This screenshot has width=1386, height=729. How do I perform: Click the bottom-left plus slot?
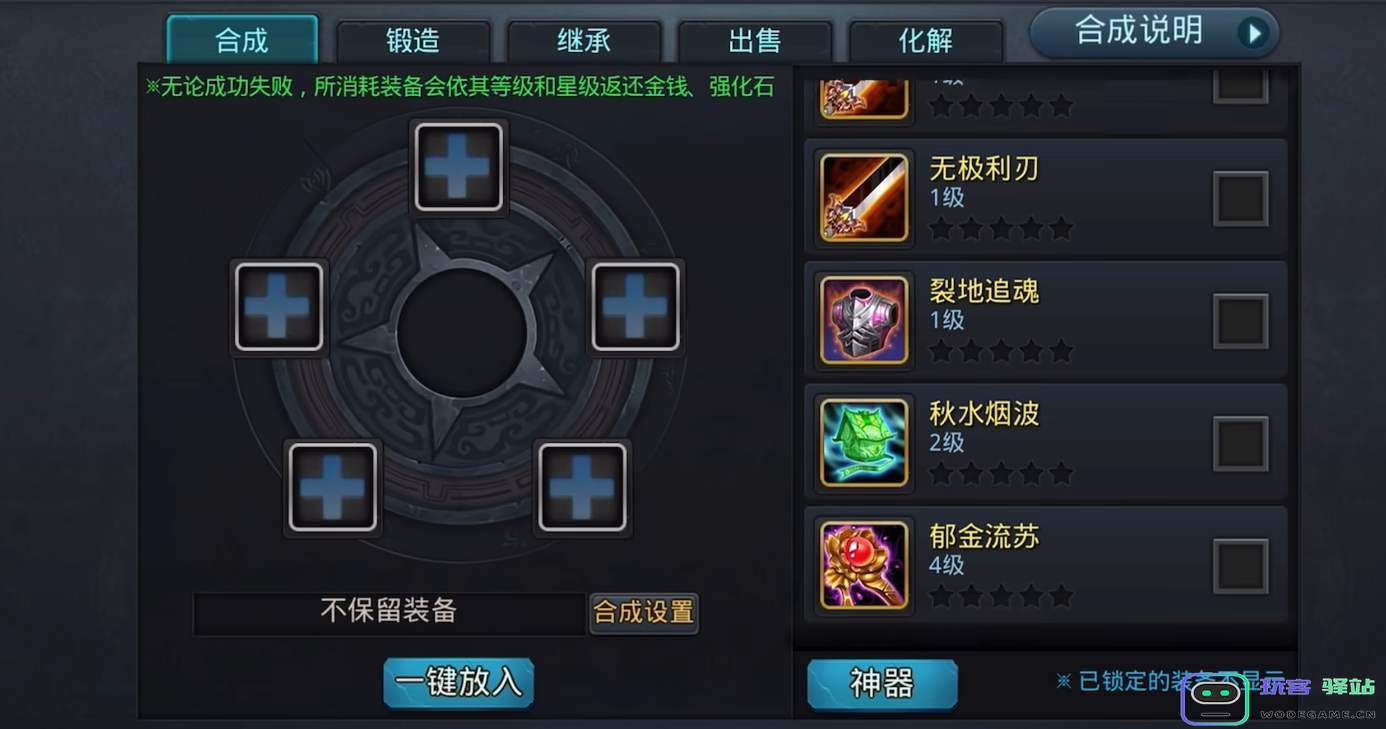coord(332,487)
